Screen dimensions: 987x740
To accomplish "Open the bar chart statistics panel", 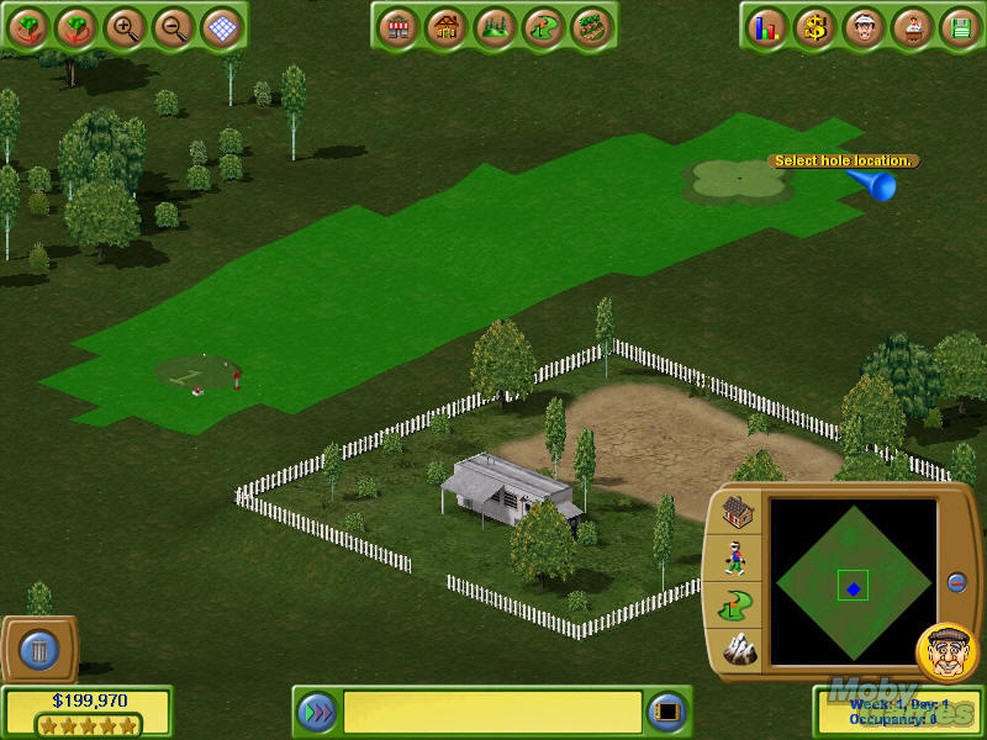I will coord(767,28).
